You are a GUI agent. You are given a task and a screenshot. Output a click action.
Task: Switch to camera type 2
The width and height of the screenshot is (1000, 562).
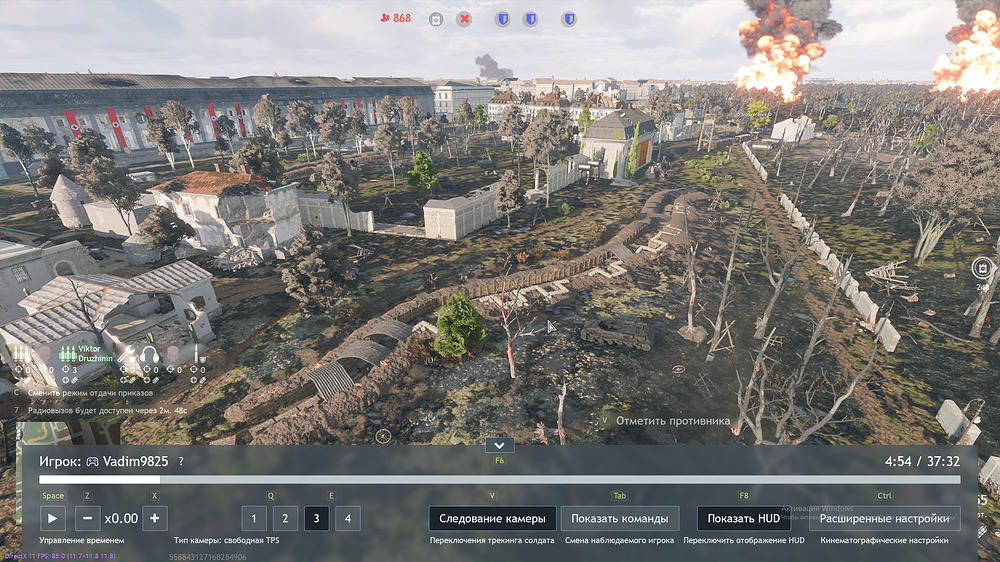coord(285,518)
